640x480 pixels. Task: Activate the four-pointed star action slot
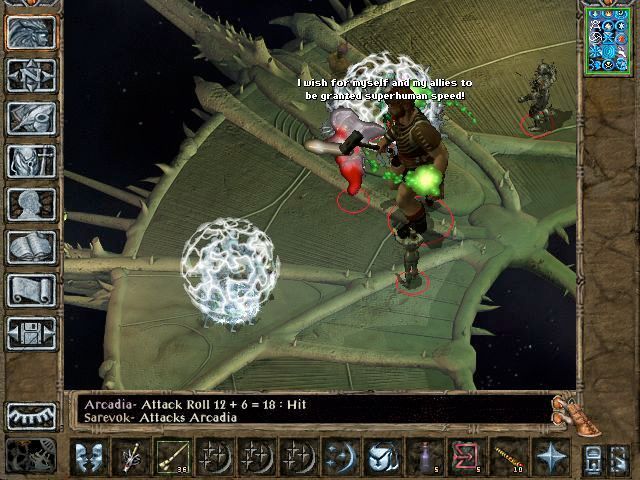550,457
